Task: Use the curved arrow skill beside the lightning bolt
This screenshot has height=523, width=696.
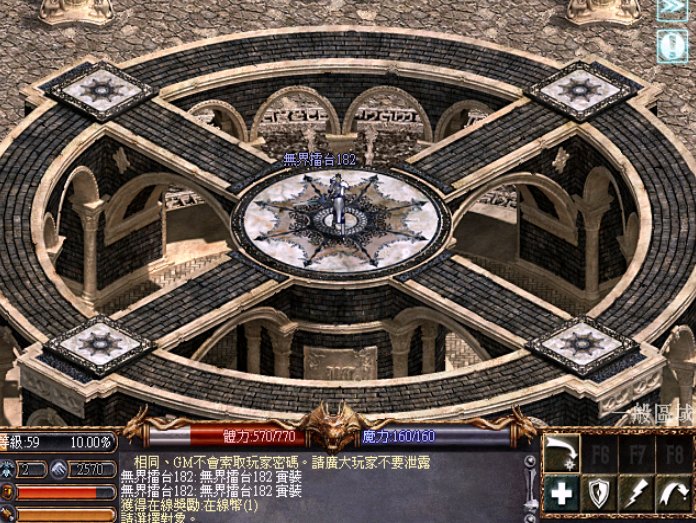Action: click(x=673, y=492)
